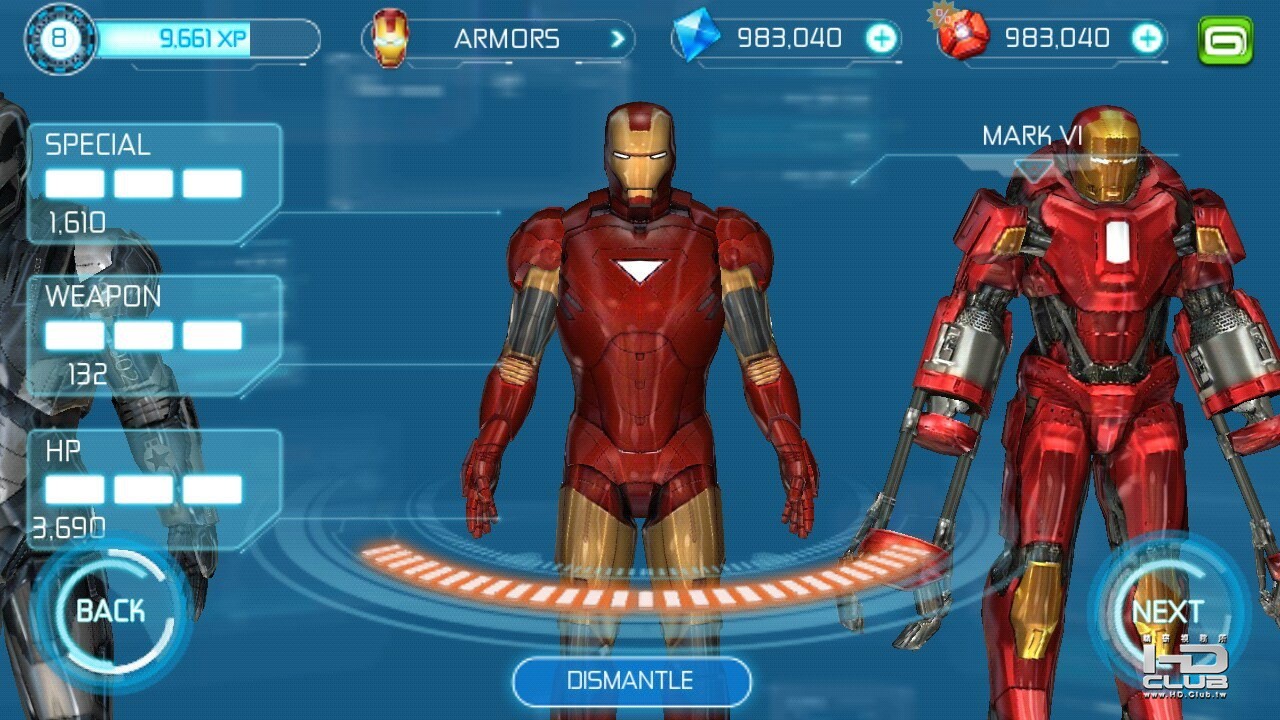Viewport: 1280px width, 720px height.
Task: Add more red ISO currency with plus
Action: [1147, 40]
